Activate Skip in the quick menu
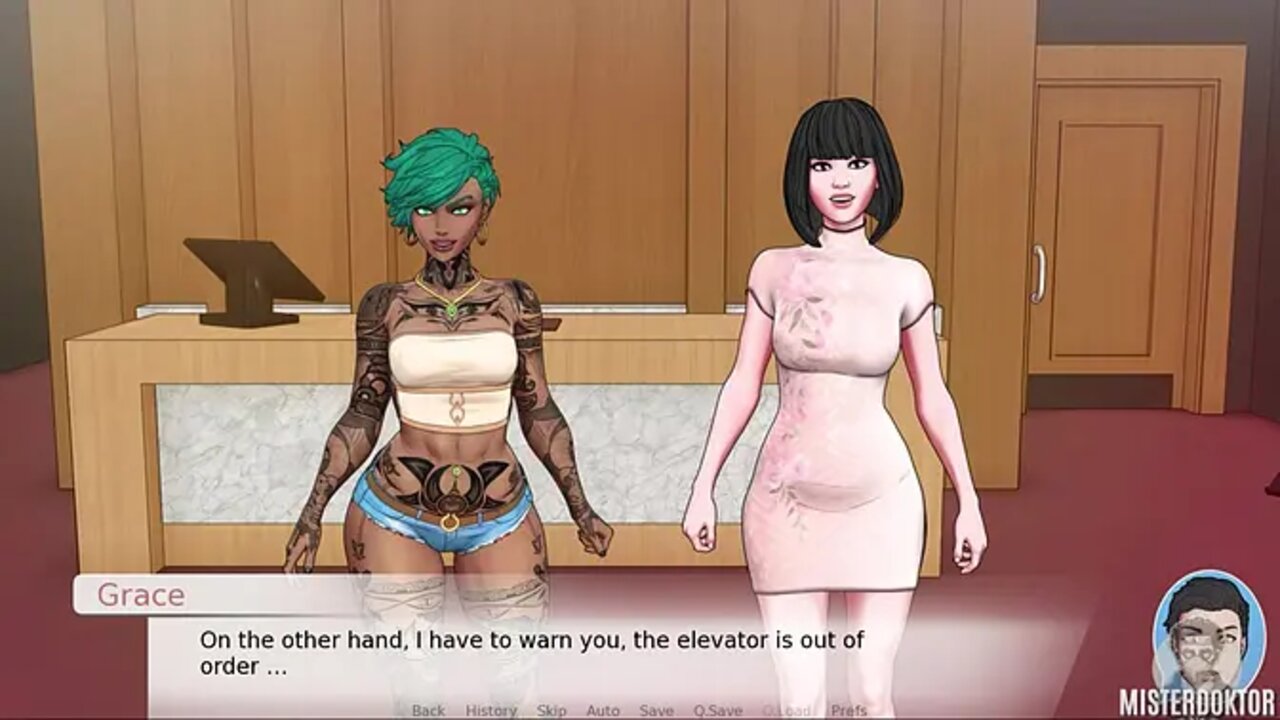 click(x=551, y=710)
